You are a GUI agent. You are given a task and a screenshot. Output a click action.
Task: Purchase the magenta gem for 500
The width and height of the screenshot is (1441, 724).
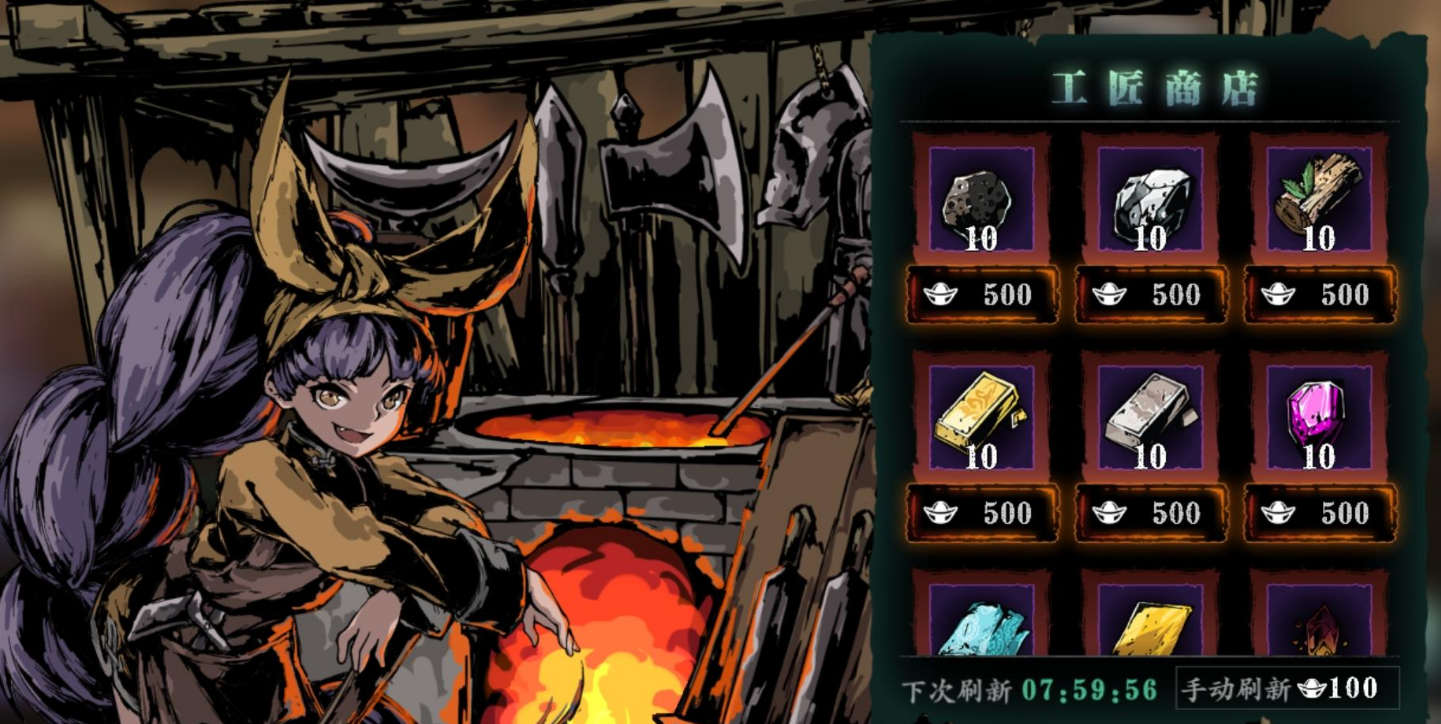click(1320, 513)
